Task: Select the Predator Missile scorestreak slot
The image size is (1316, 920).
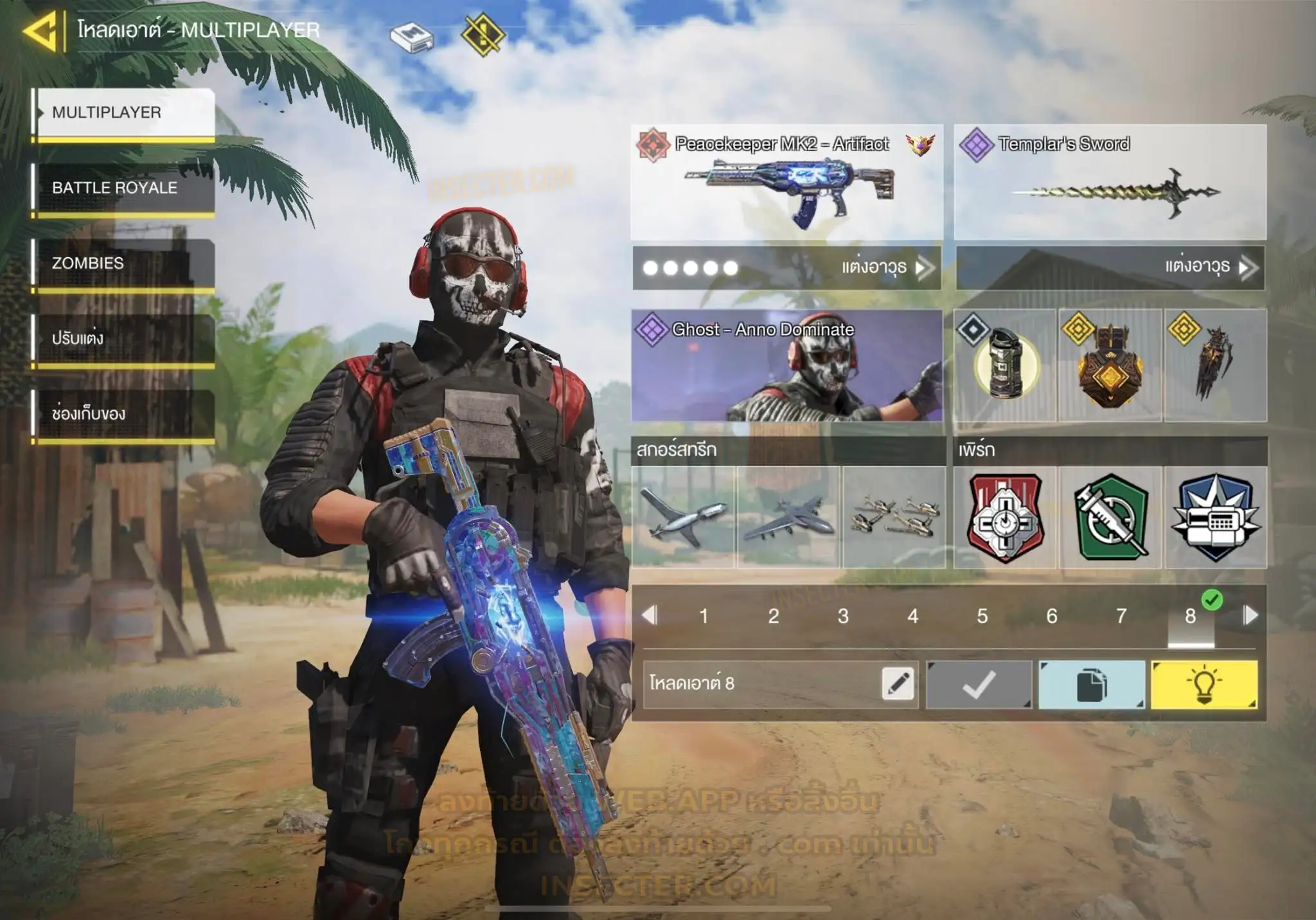Action: 683,517
